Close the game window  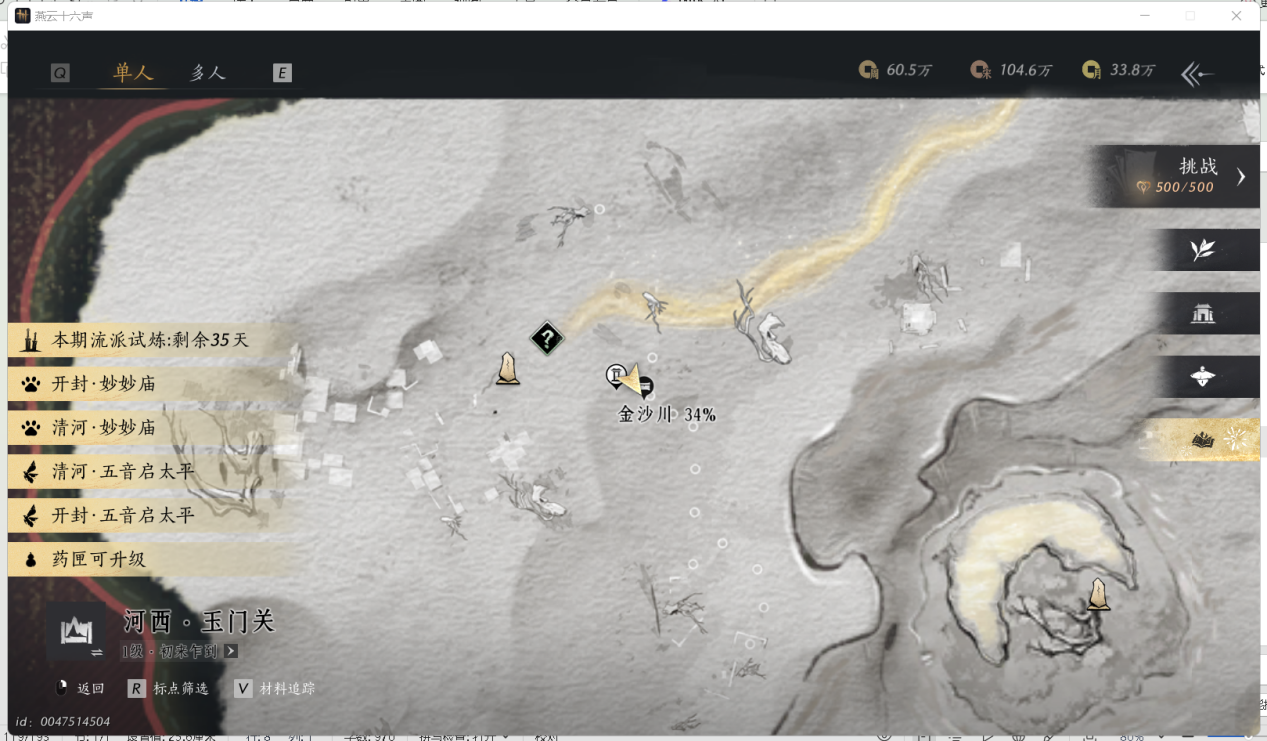click(1237, 16)
